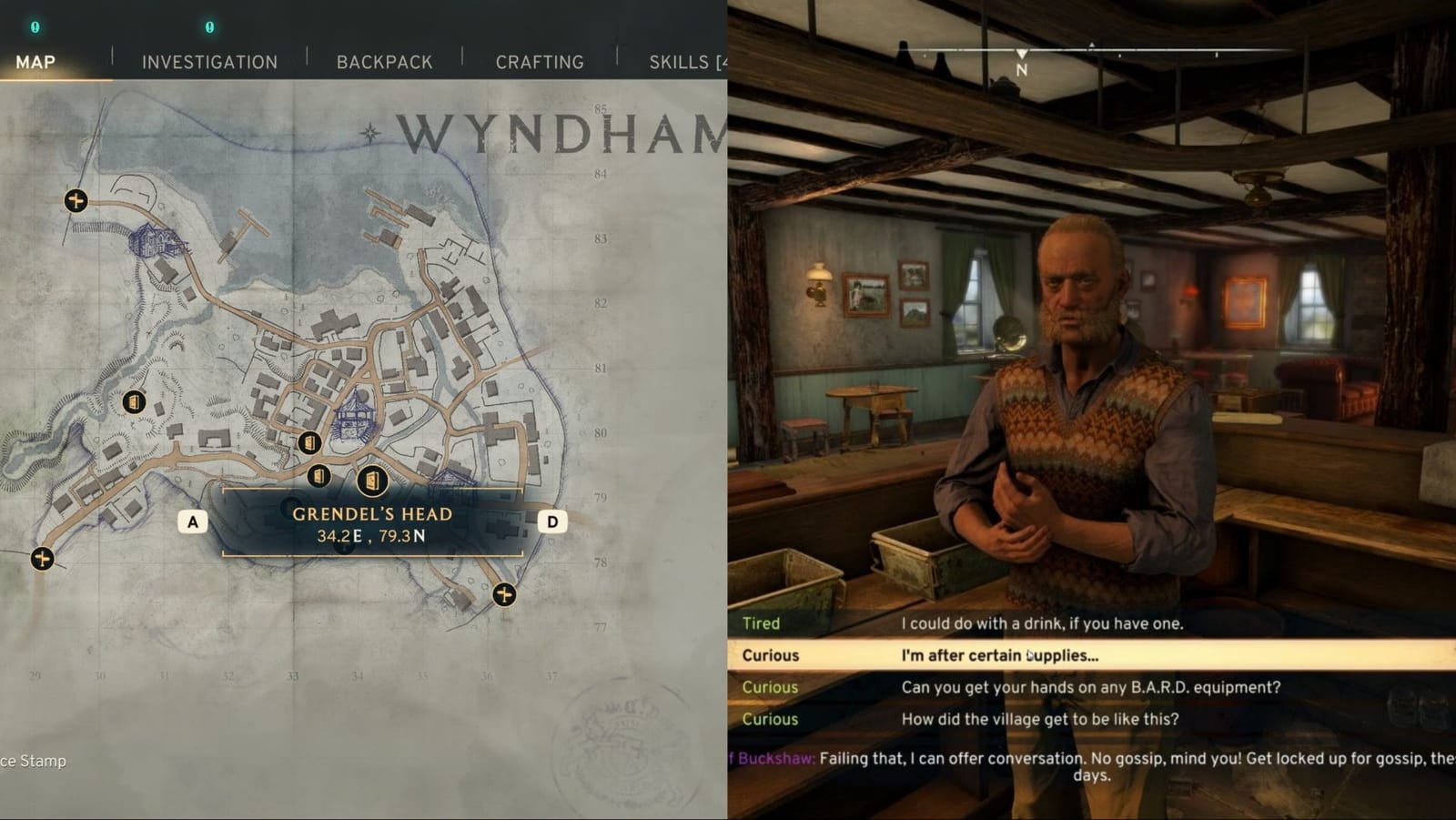Switch to the CRAFTING tab
This screenshot has width=1456, height=820.
539,62
